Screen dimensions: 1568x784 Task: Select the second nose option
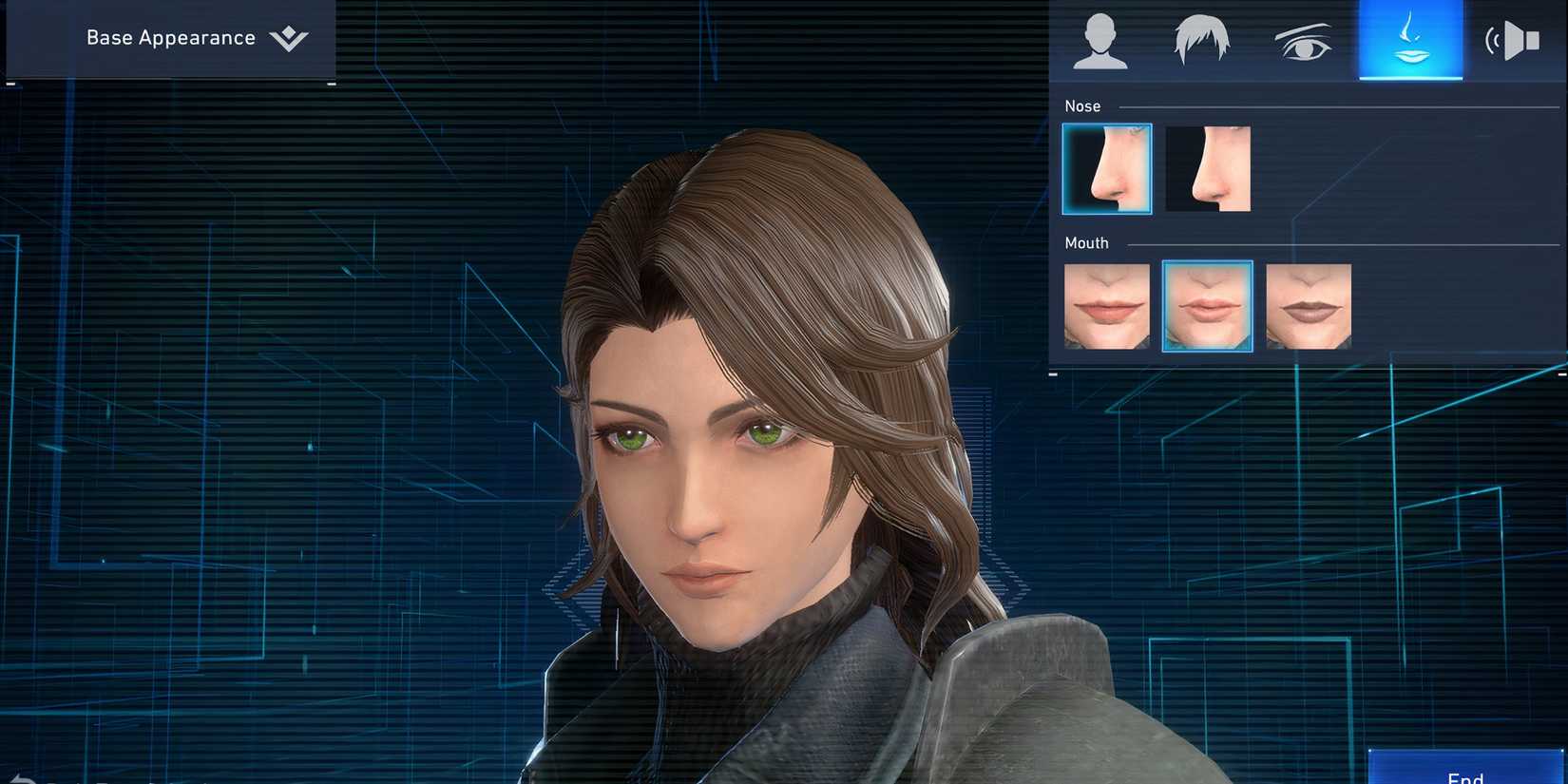coord(1207,169)
